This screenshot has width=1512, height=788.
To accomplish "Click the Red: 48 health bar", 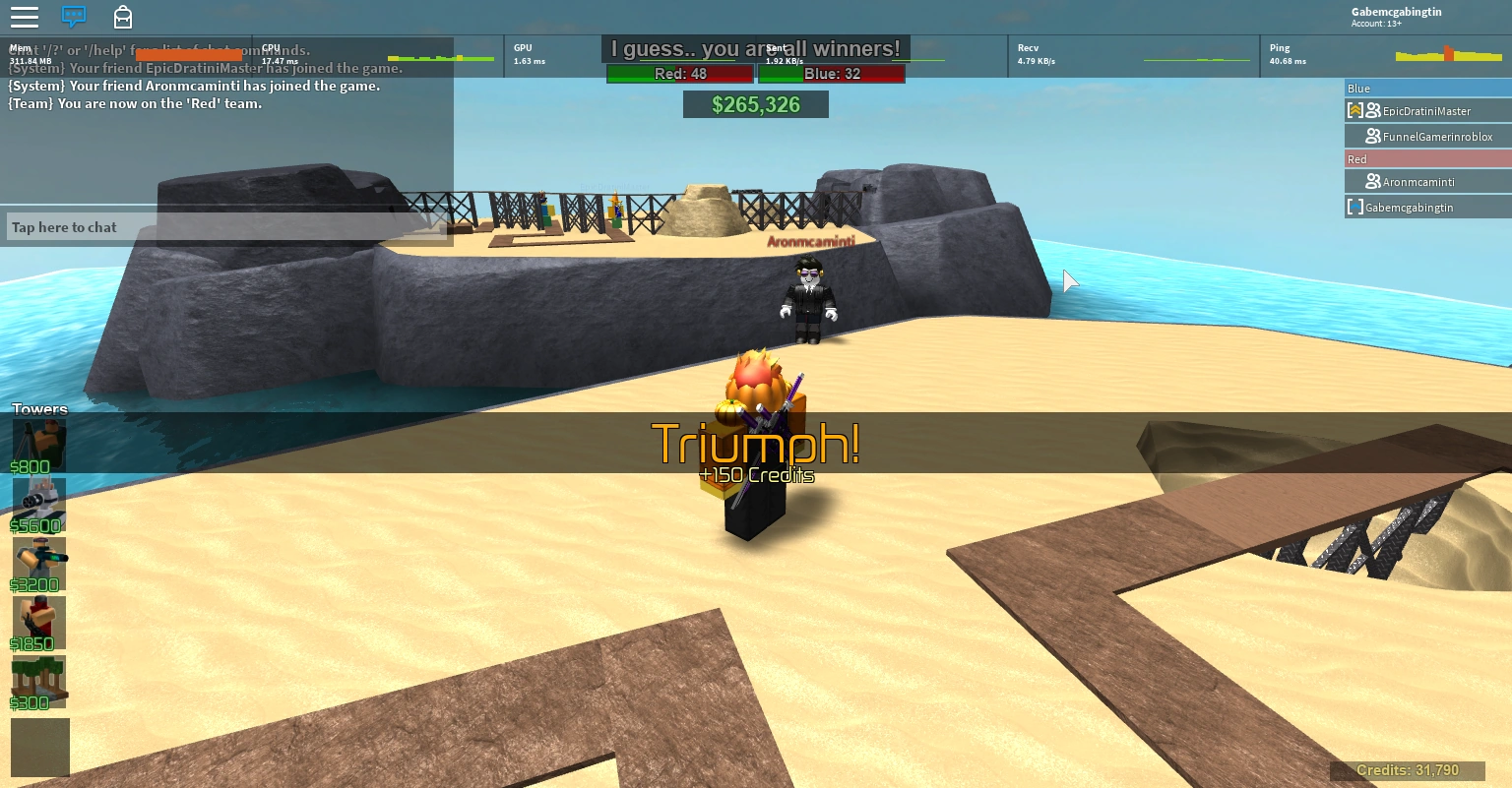I will (x=679, y=74).
